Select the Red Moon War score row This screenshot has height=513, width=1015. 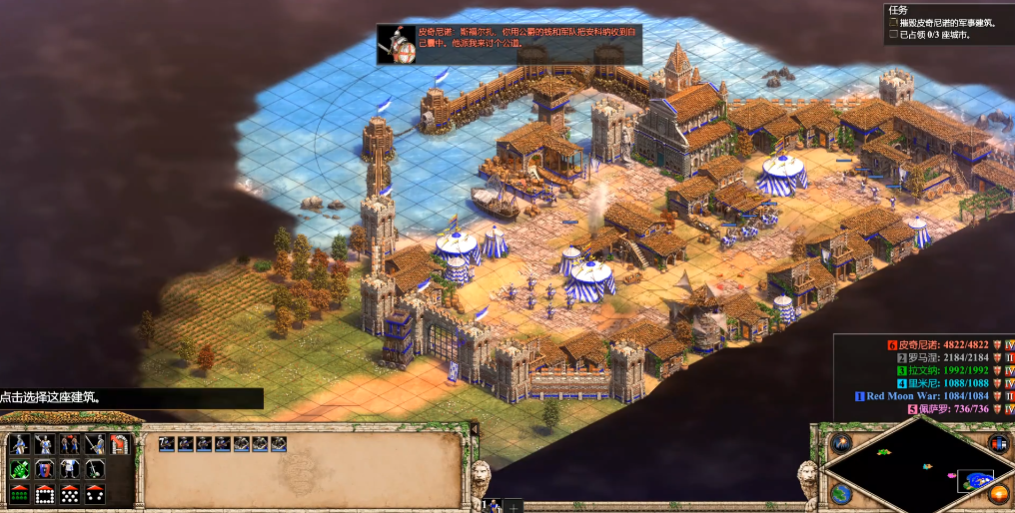920,396
